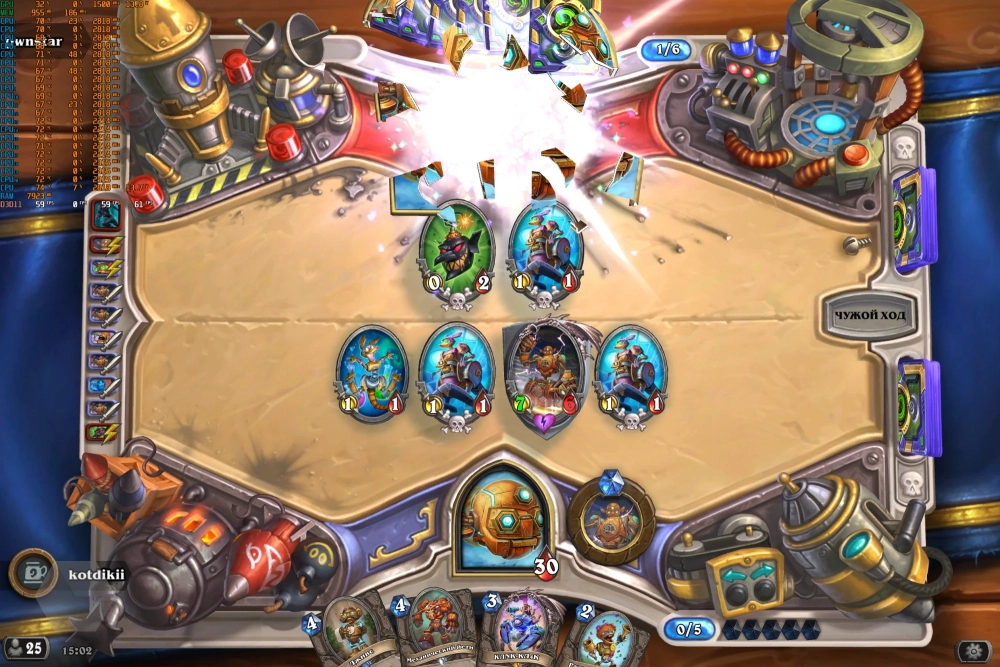
Task: Click the ЧУЖОЙ ХОД end turn button
Action: 868,317
